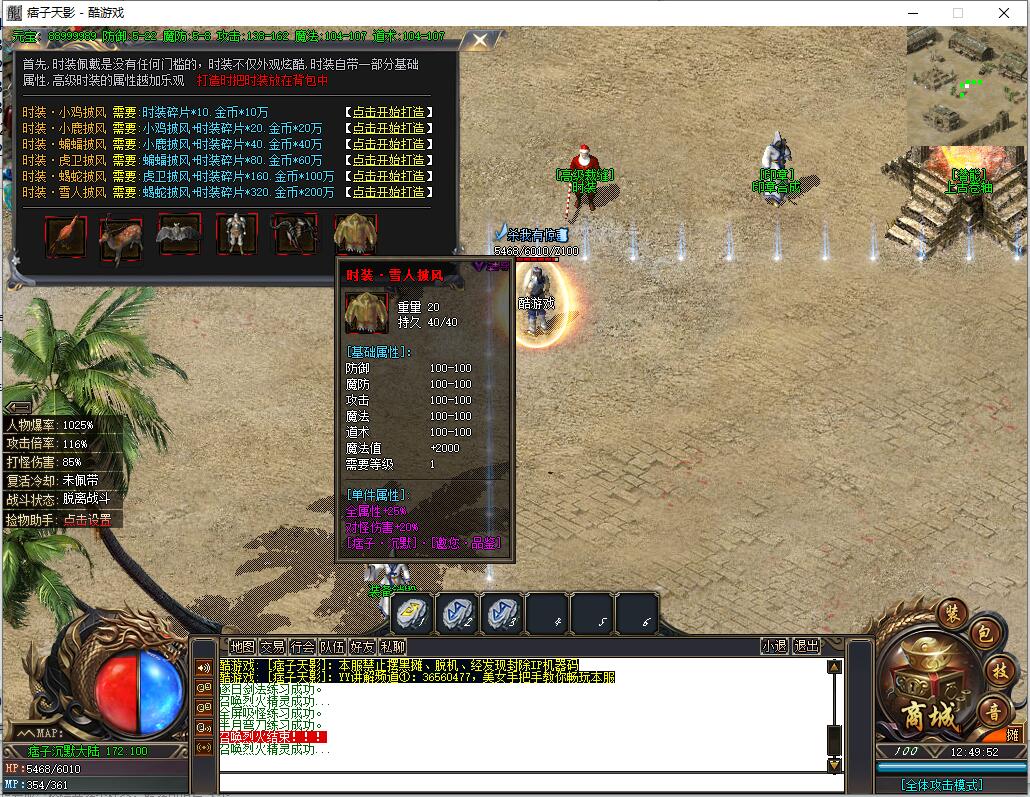This screenshot has height=797, width=1030.
Task: Open the 装 equipment panel
Action: click(x=951, y=614)
